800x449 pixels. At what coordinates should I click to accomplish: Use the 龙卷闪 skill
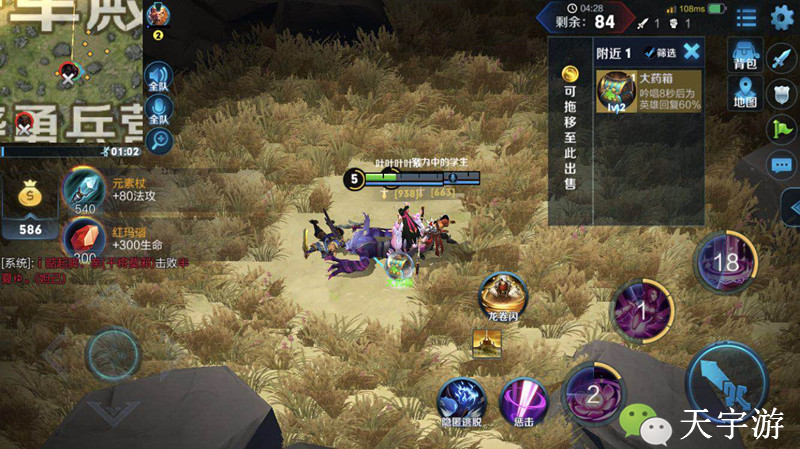pos(503,294)
